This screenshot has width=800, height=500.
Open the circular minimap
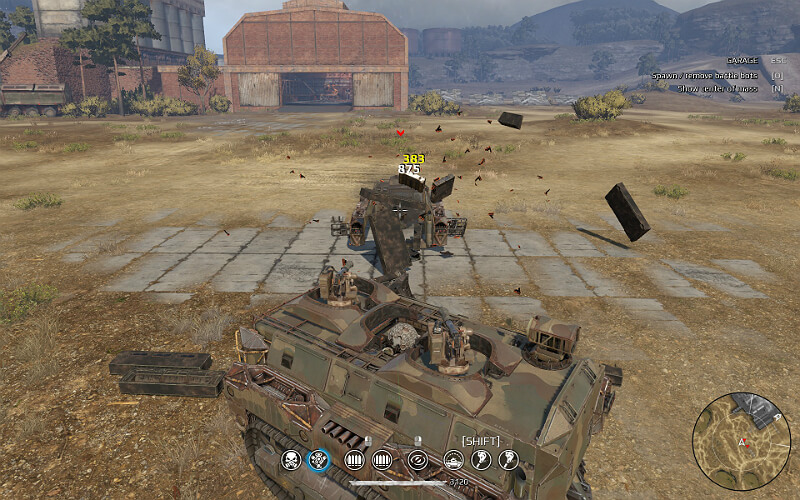pyautogui.click(x=741, y=439)
